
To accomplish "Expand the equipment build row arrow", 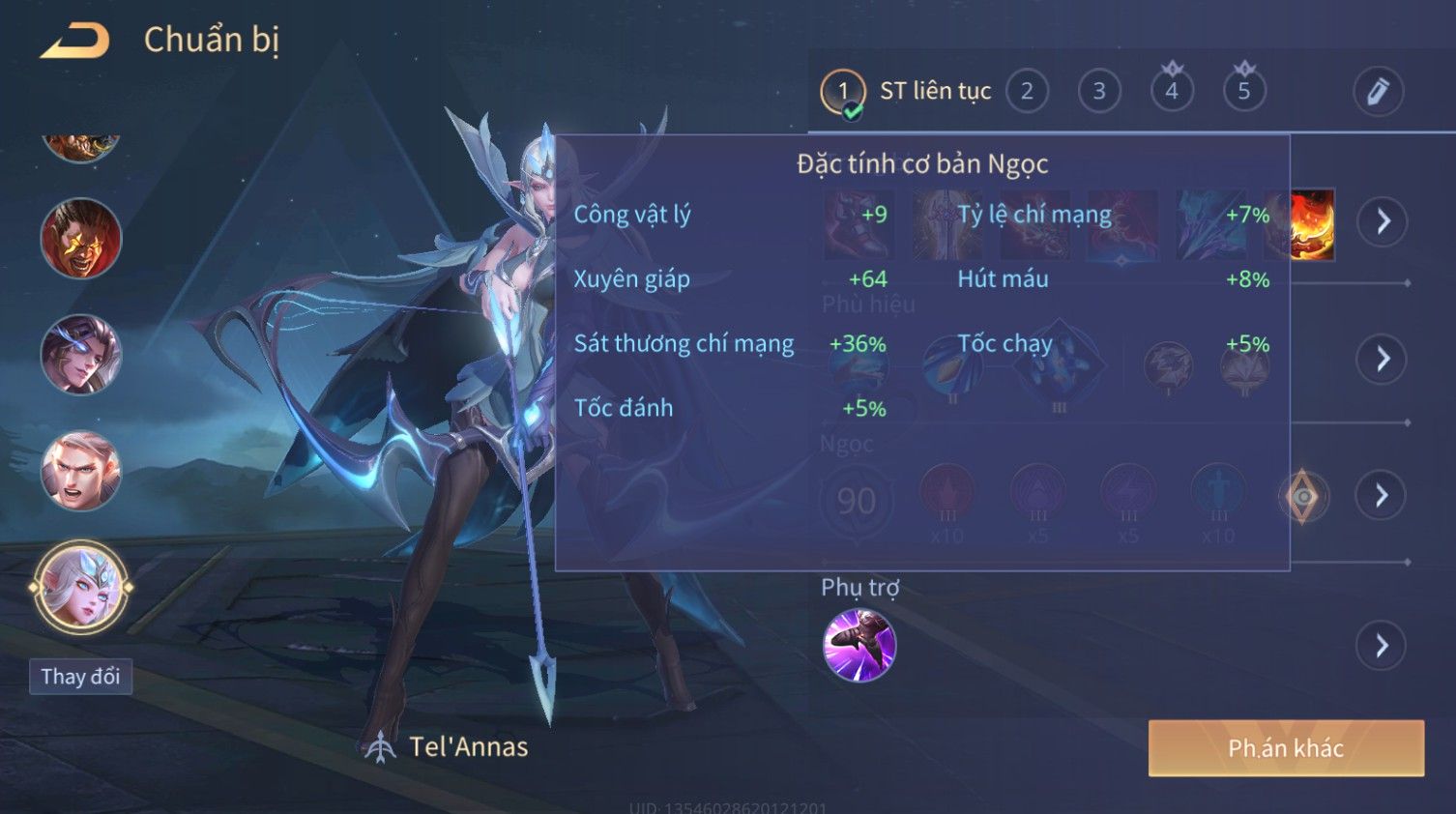I will (x=1383, y=221).
